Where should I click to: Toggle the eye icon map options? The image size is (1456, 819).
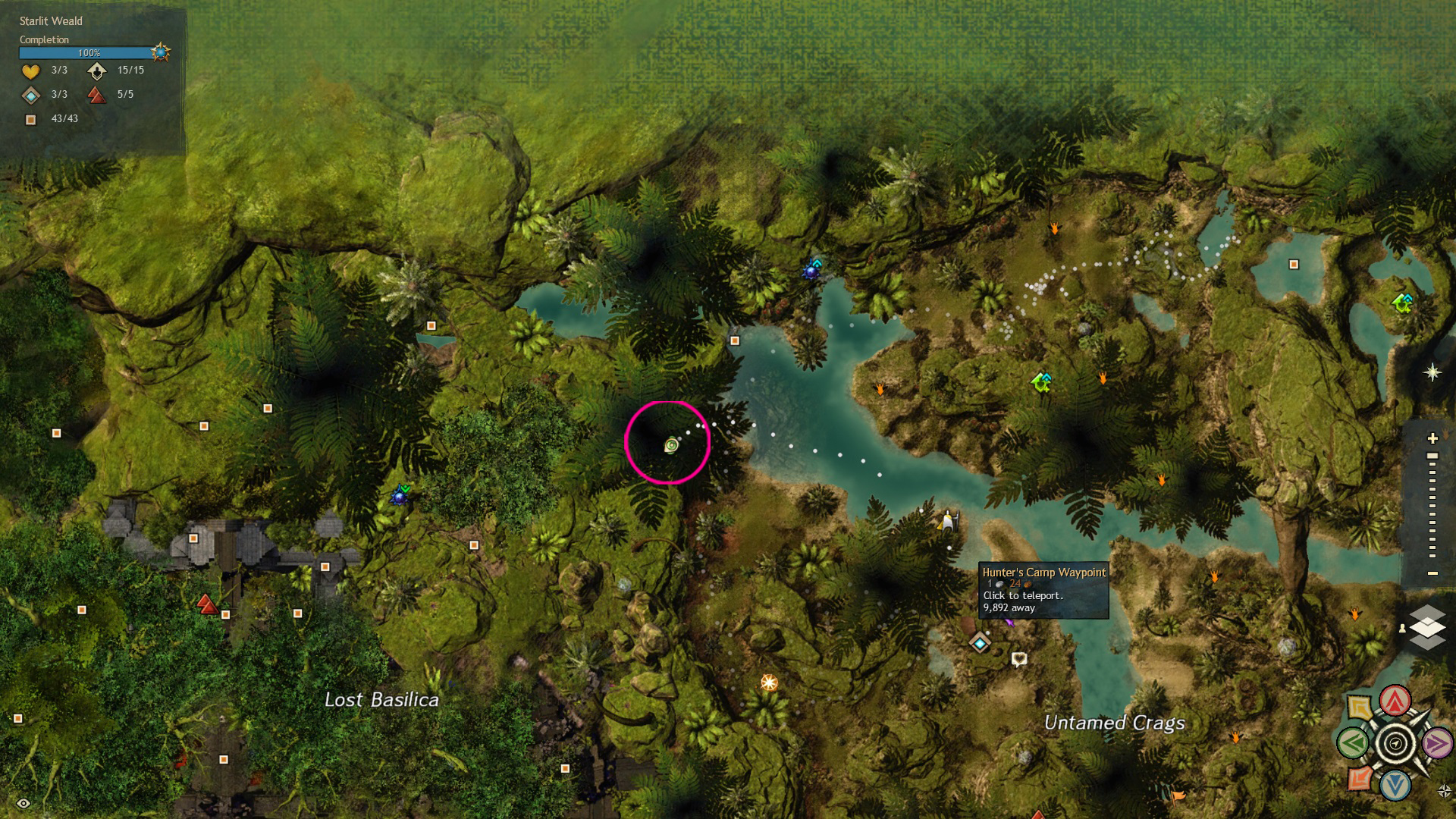24,803
